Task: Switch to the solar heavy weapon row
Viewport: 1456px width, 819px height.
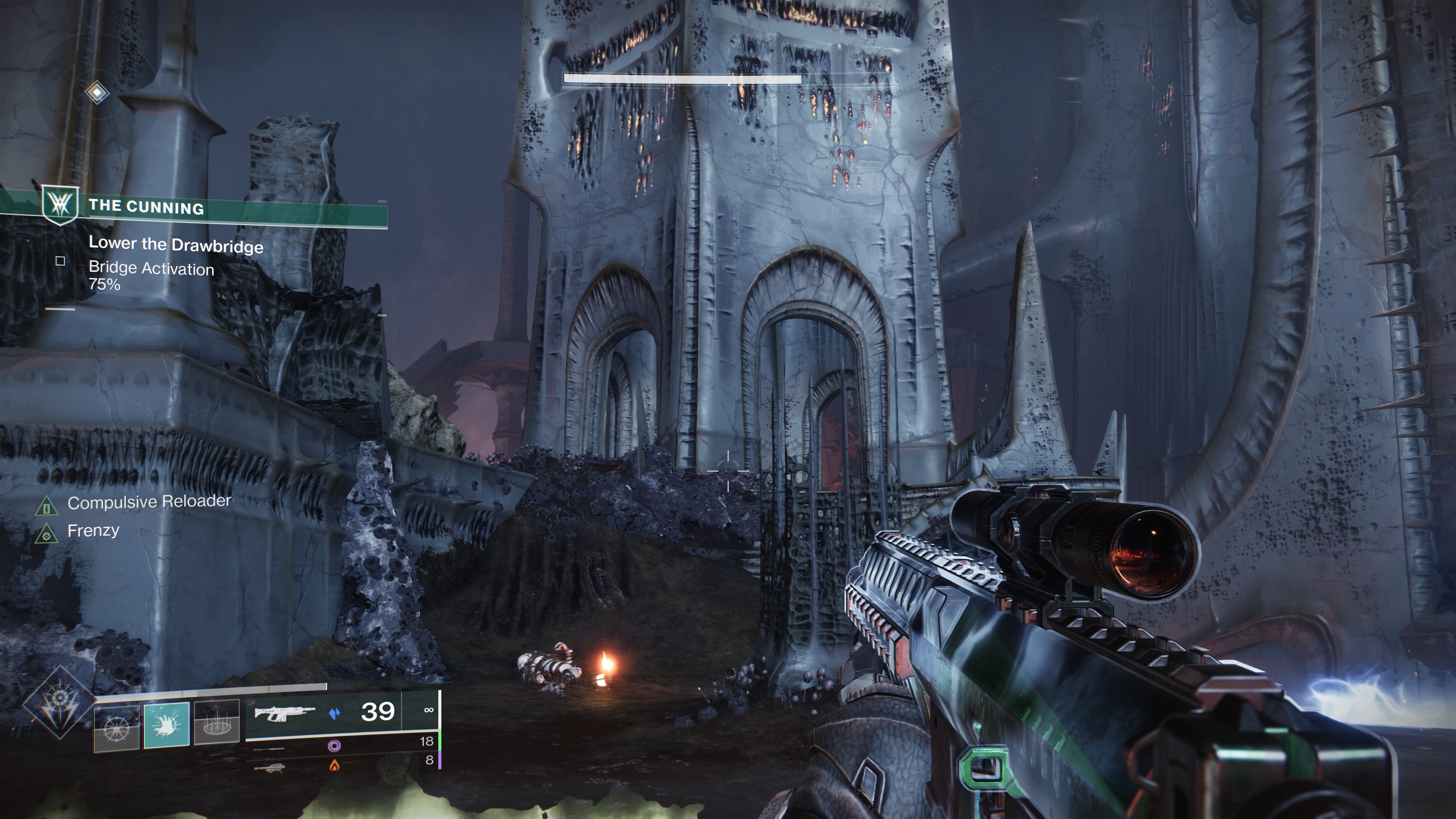Action: [334, 766]
